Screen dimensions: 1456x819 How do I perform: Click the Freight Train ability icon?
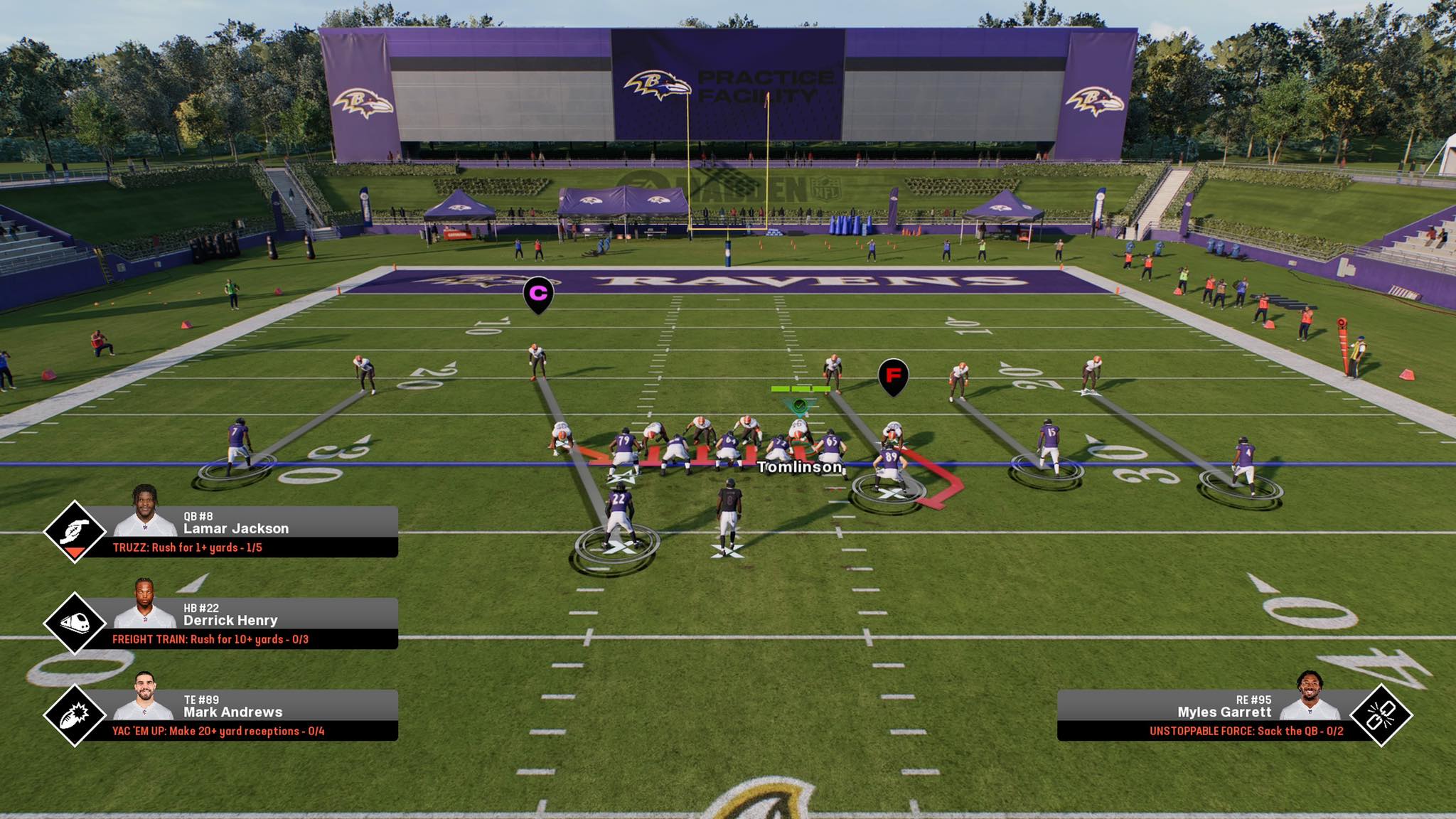click(75, 623)
